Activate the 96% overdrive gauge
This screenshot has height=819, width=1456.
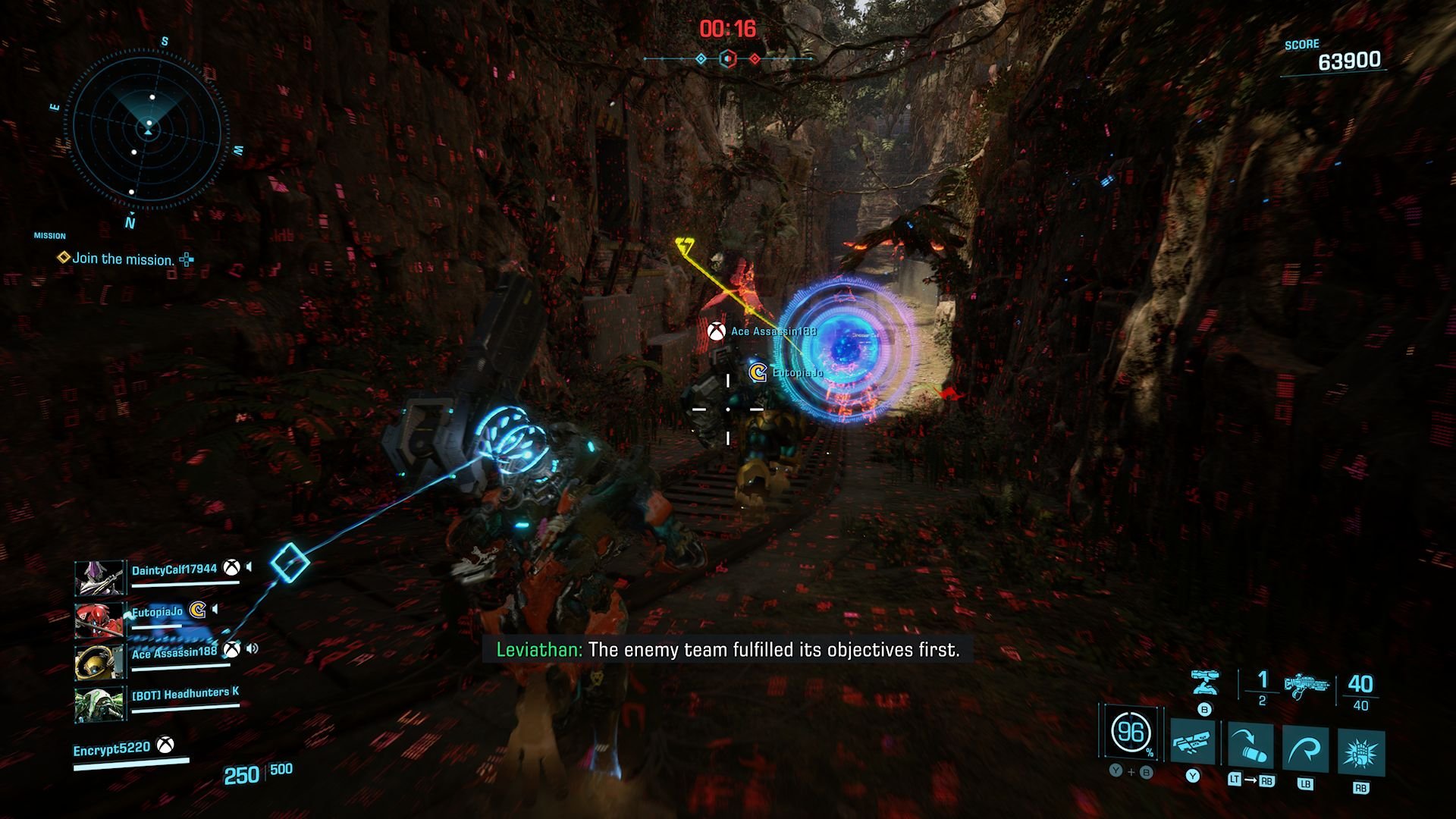1131,733
